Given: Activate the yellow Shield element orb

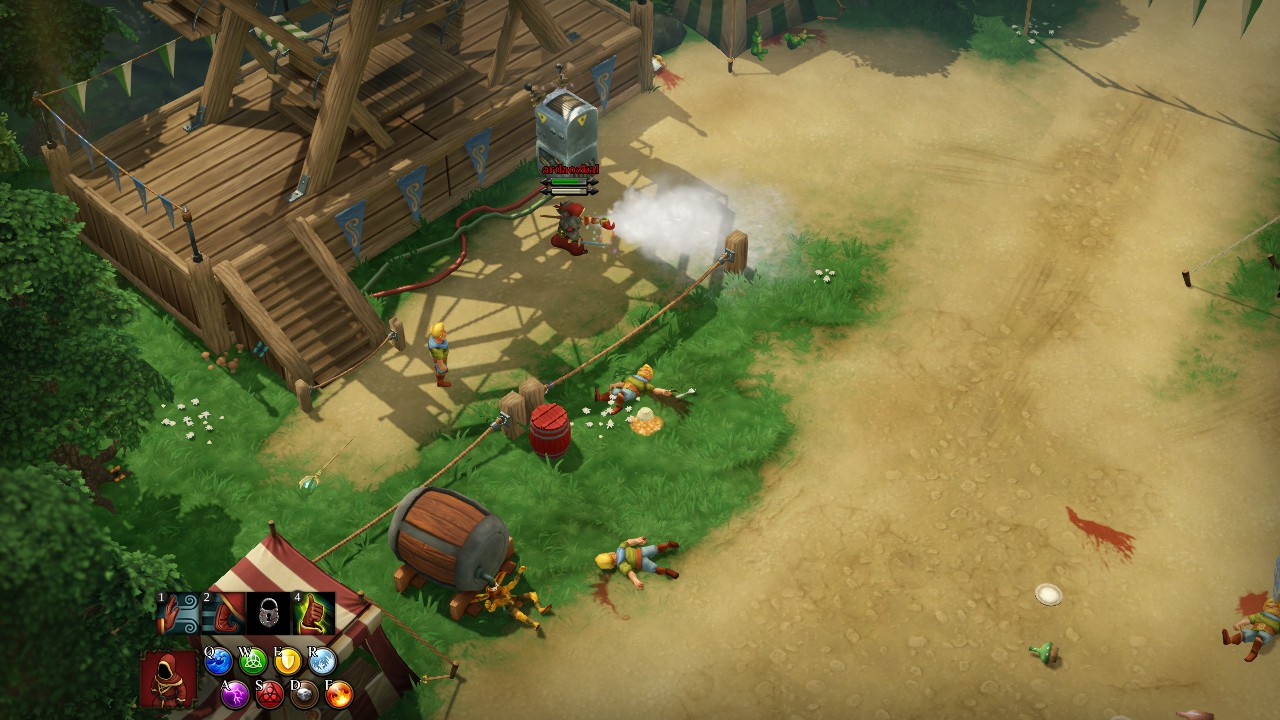Looking at the screenshot, I should 288,661.
